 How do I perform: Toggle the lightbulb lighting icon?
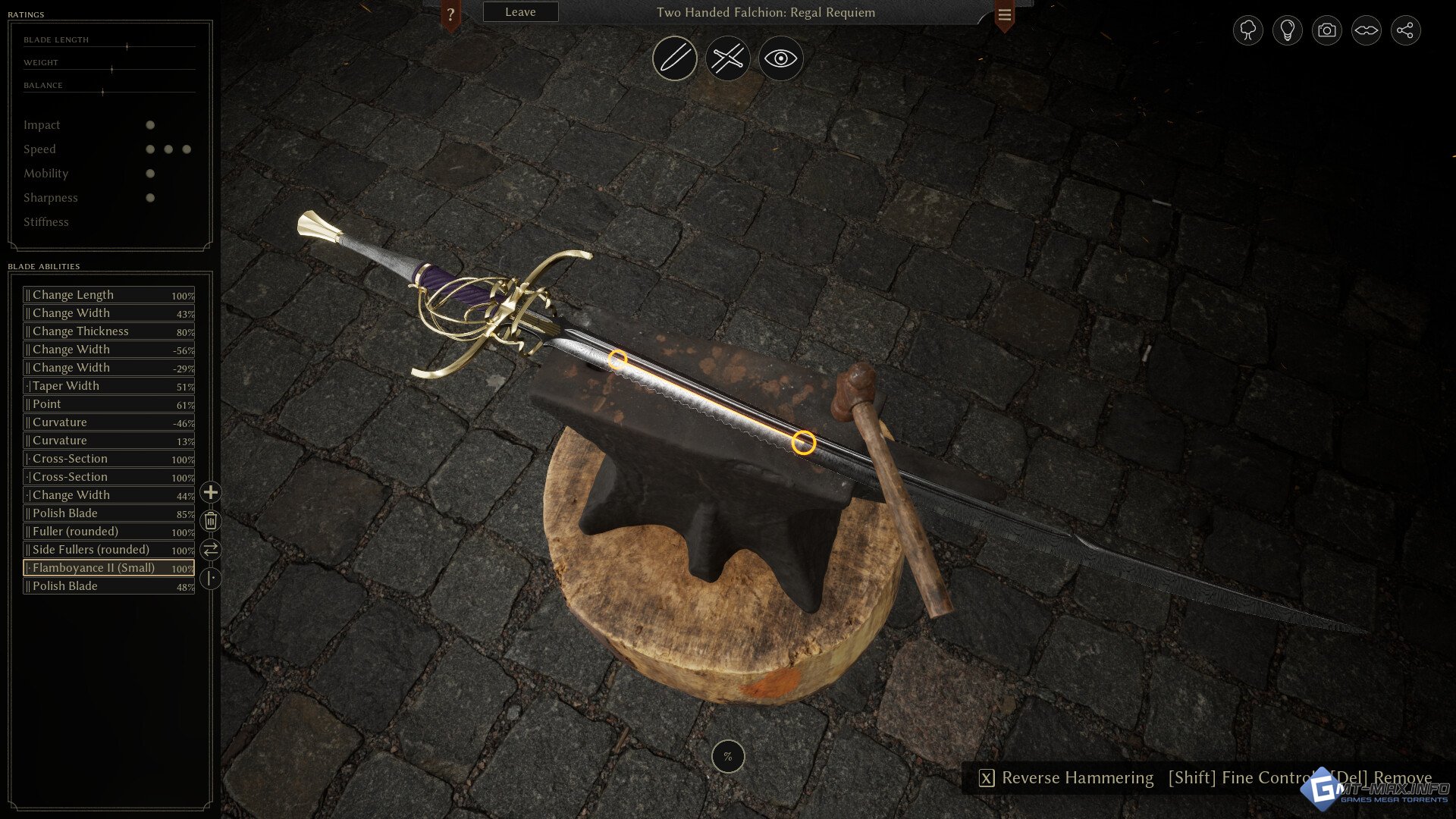coord(1287,30)
